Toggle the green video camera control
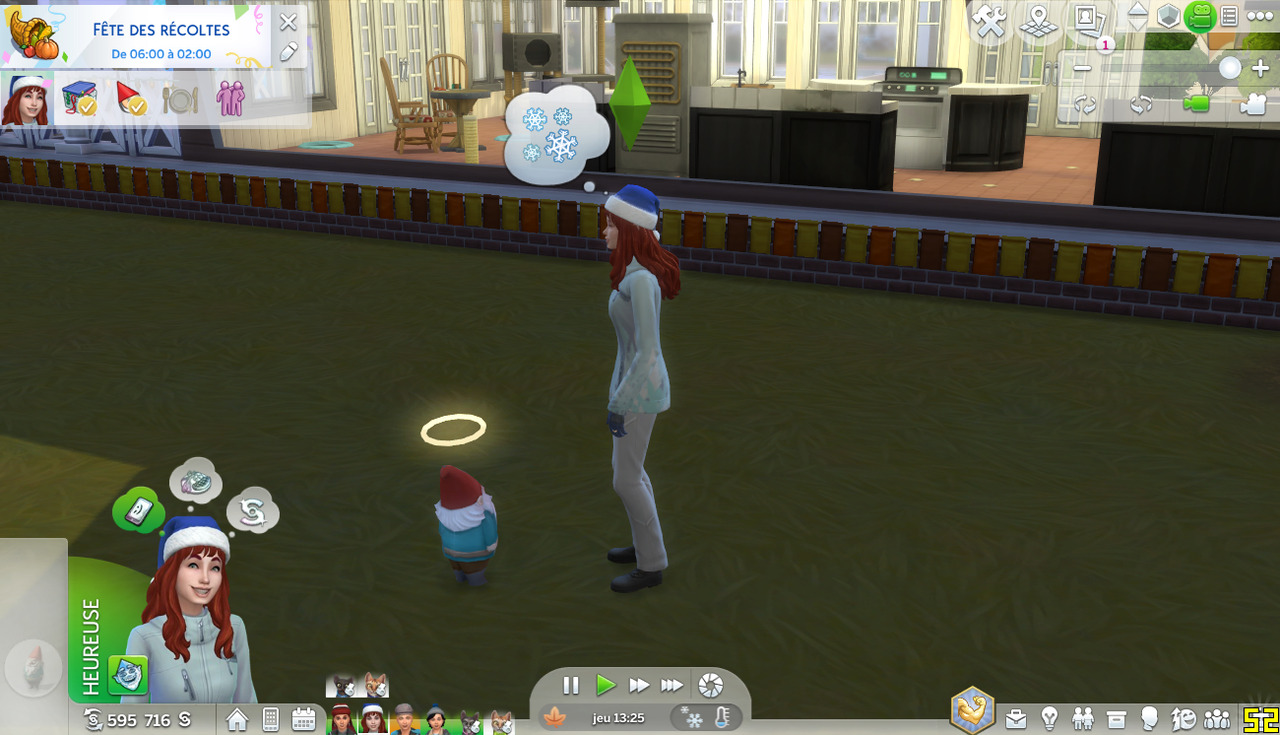Viewport: 1280px width, 735px height. 1196,104
